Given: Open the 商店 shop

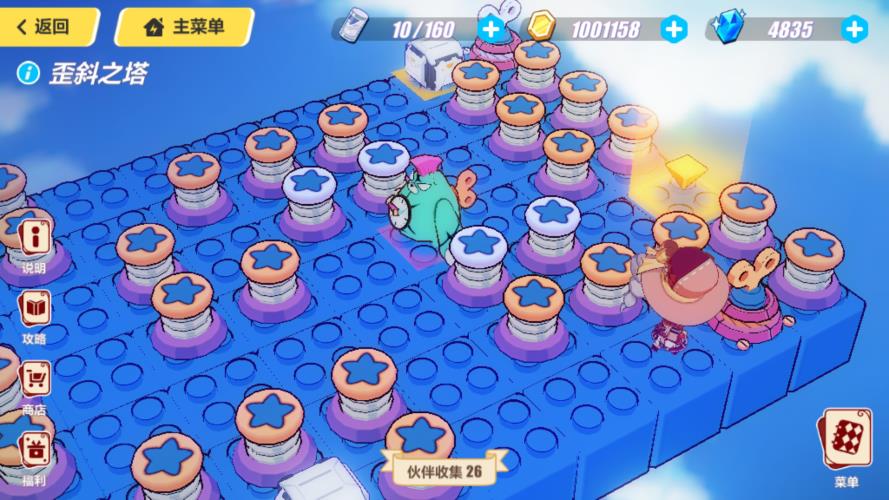Looking at the screenshot, I should point(35,386).
